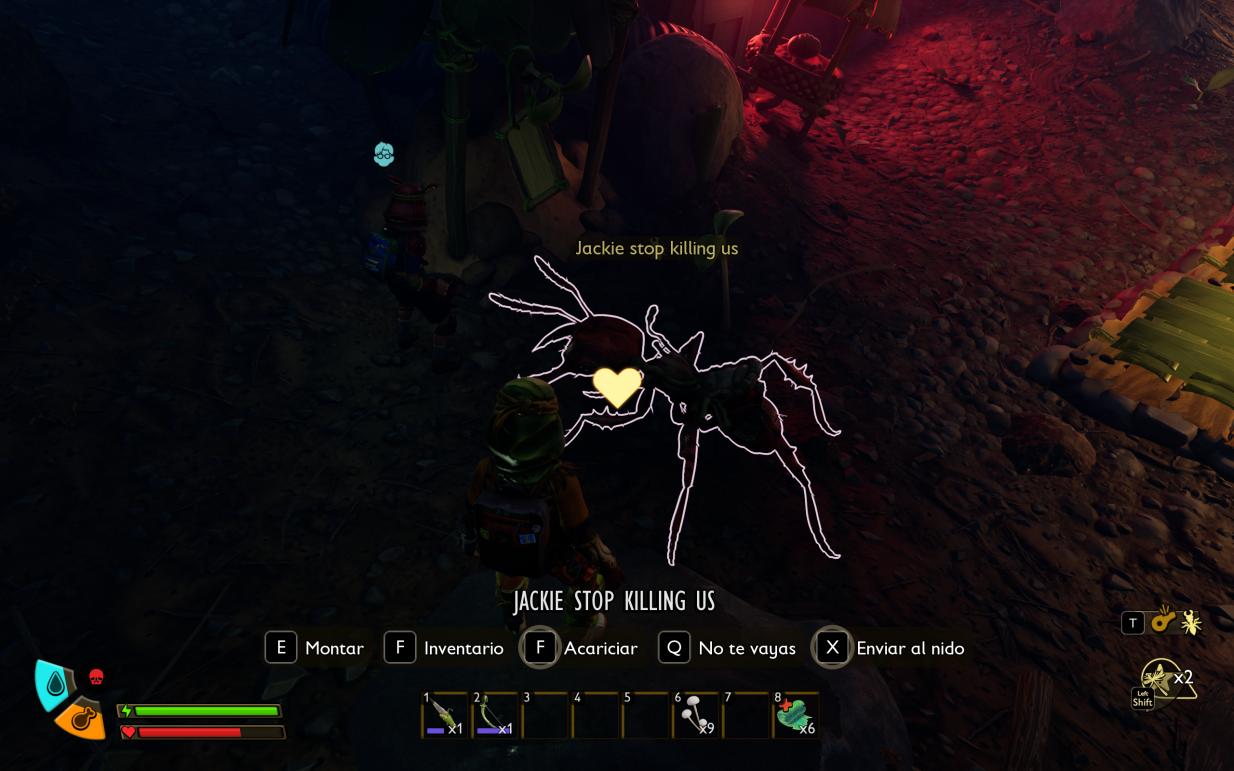
Task: Click the yellow pet whistle icon
Action: point(1163,621)
